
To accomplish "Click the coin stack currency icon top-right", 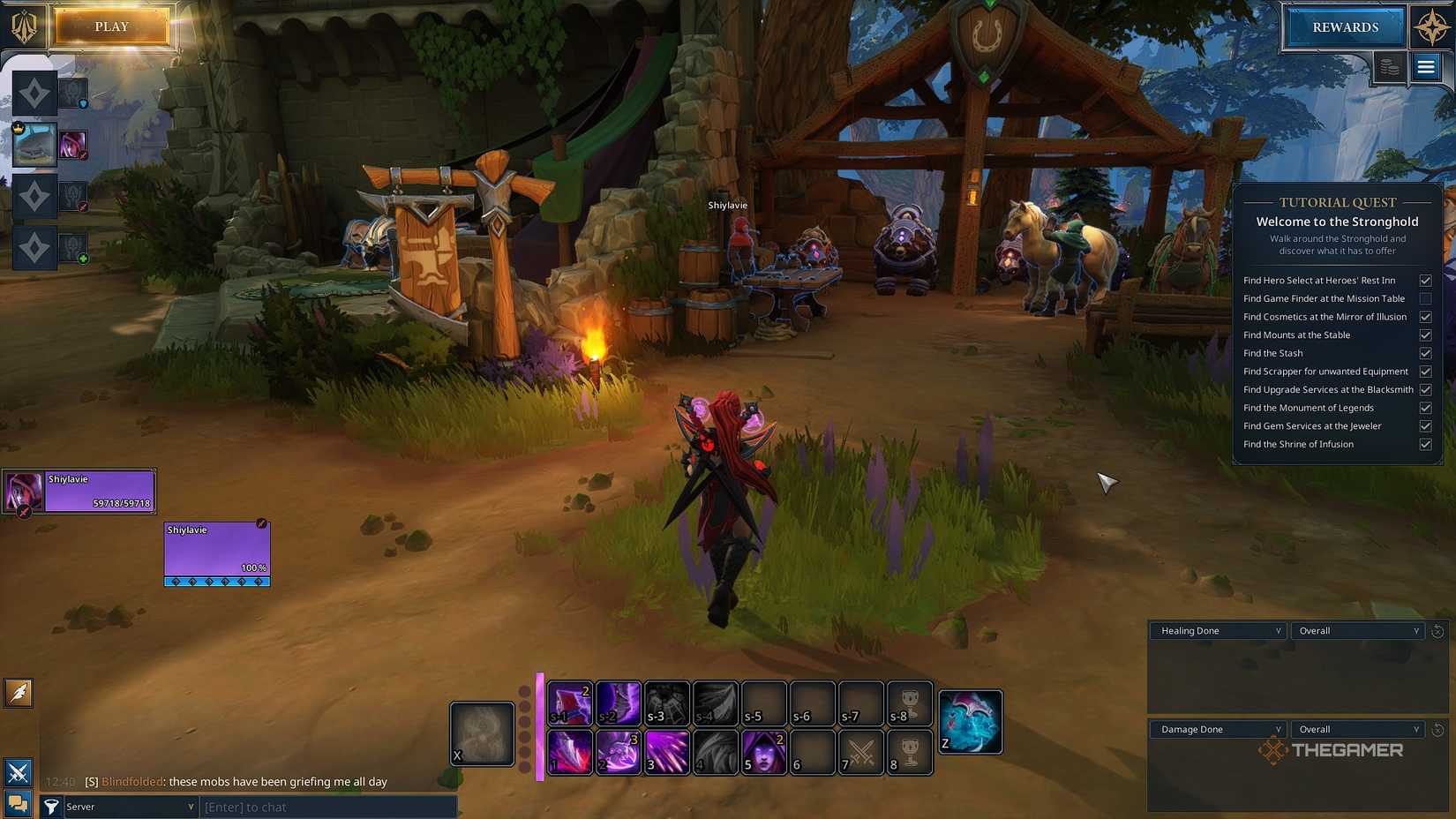I will [x=1389, y=67].
